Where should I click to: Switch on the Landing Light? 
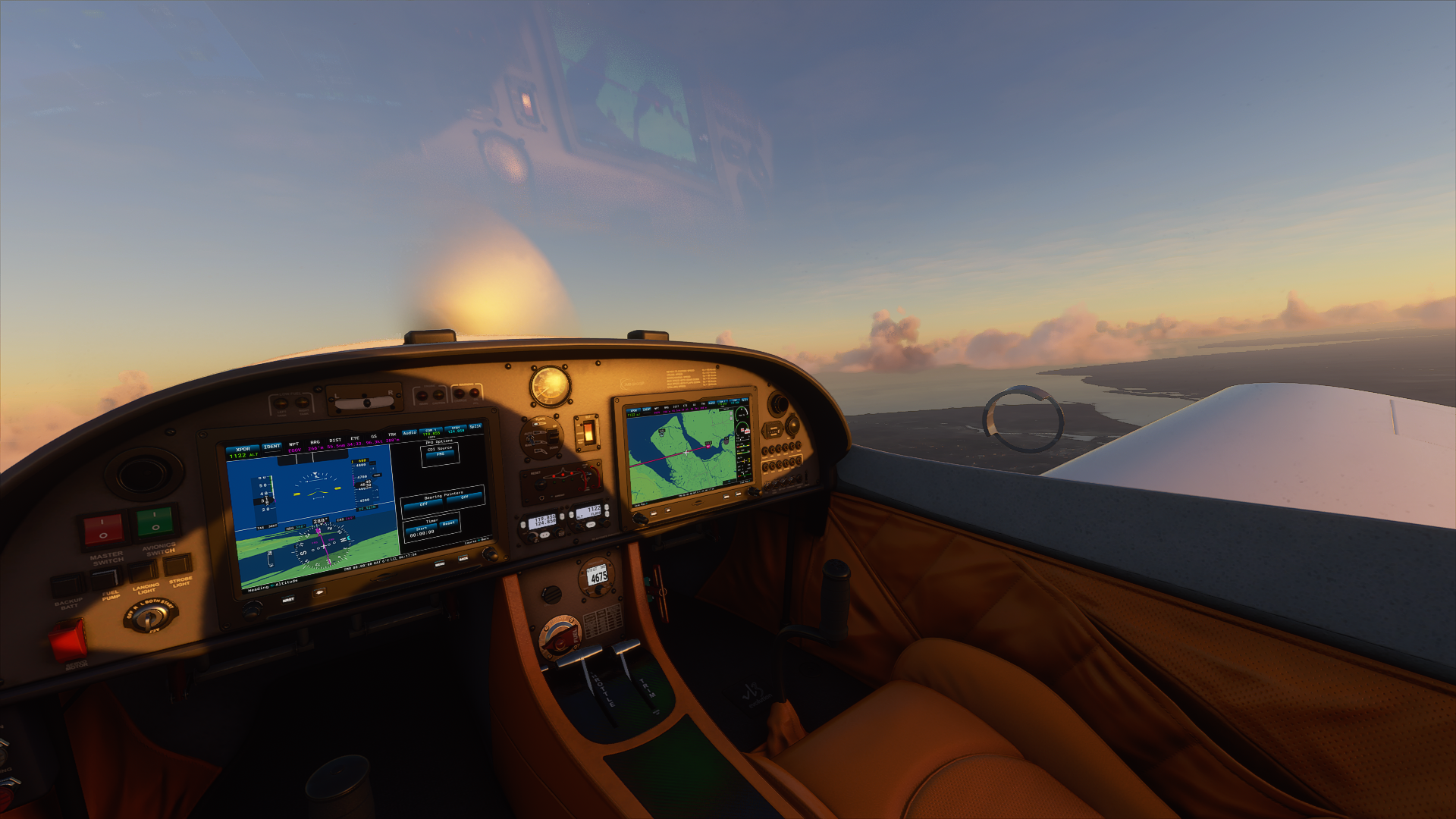[x=143, y=571]
